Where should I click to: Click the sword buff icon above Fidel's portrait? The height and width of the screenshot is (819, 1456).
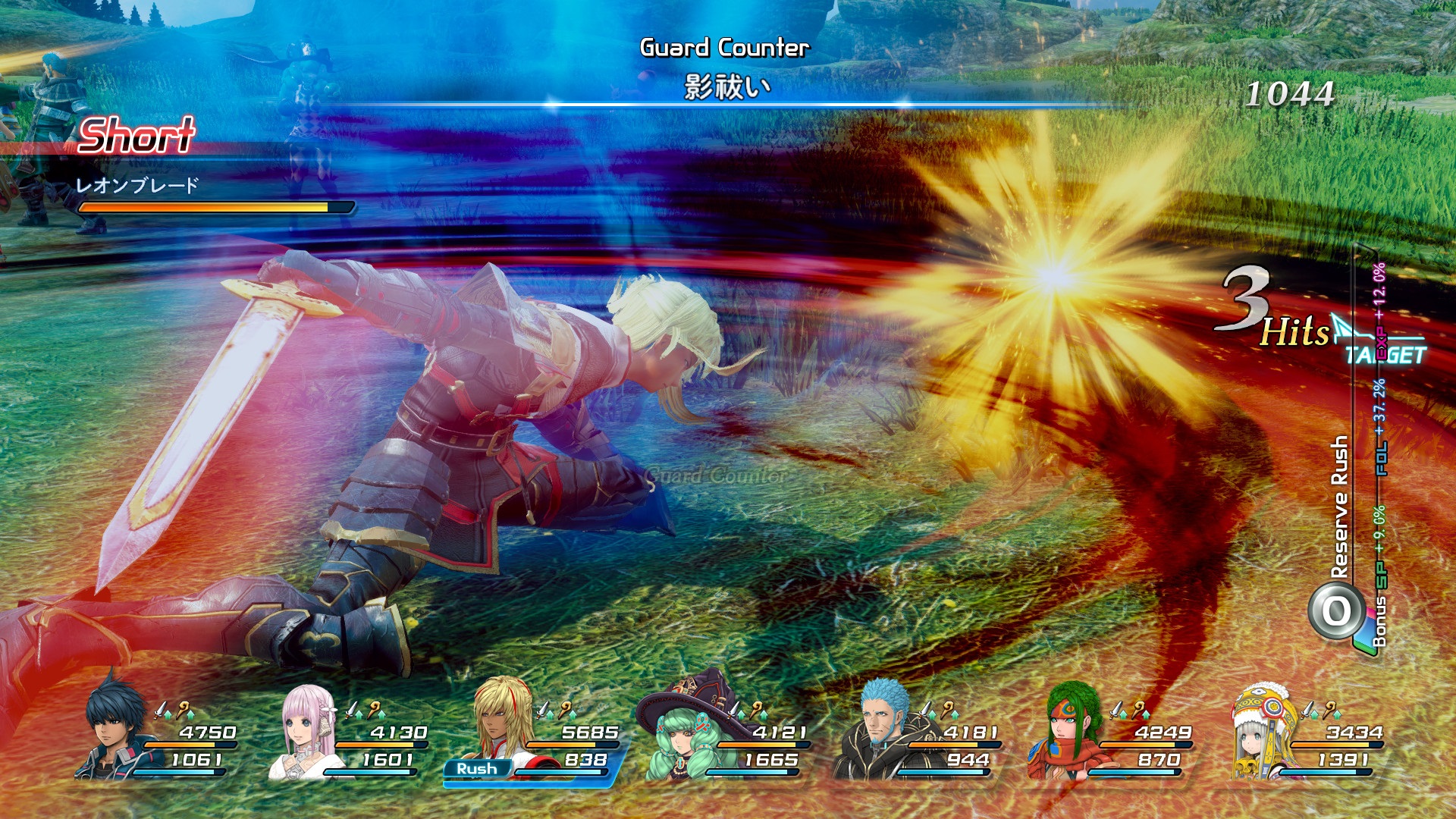click(x=160, y=711)
